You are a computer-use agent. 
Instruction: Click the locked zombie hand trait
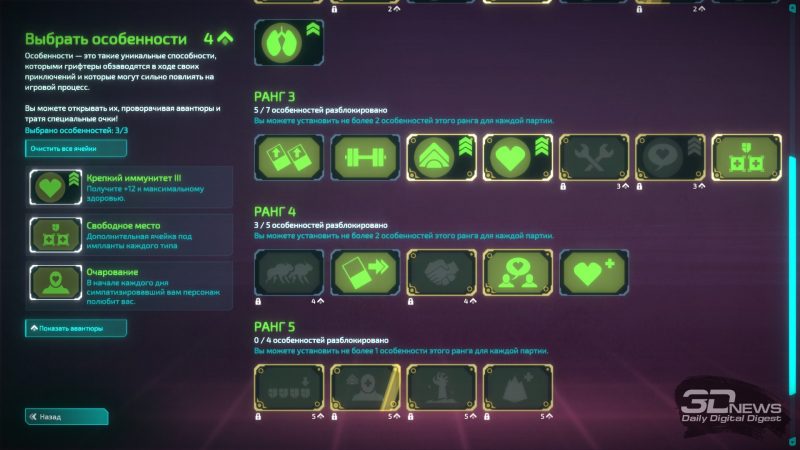(441, 387)
